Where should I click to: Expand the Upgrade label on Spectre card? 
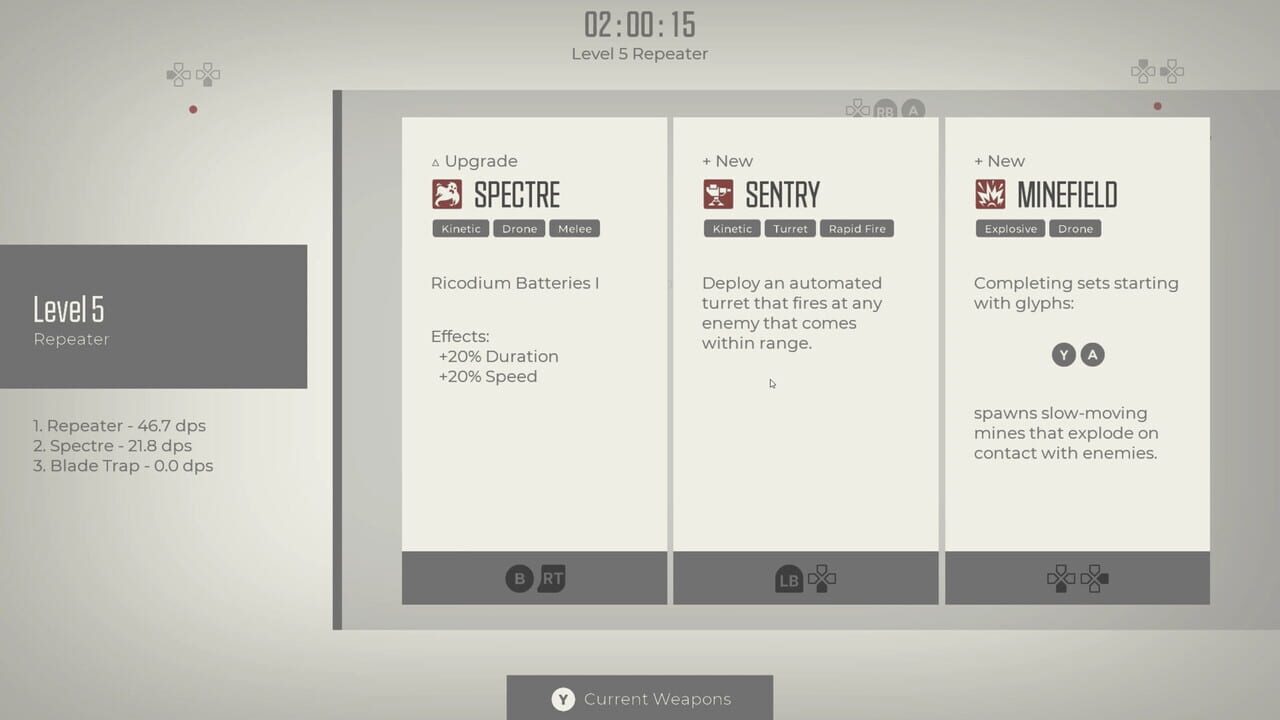(475, 160)
